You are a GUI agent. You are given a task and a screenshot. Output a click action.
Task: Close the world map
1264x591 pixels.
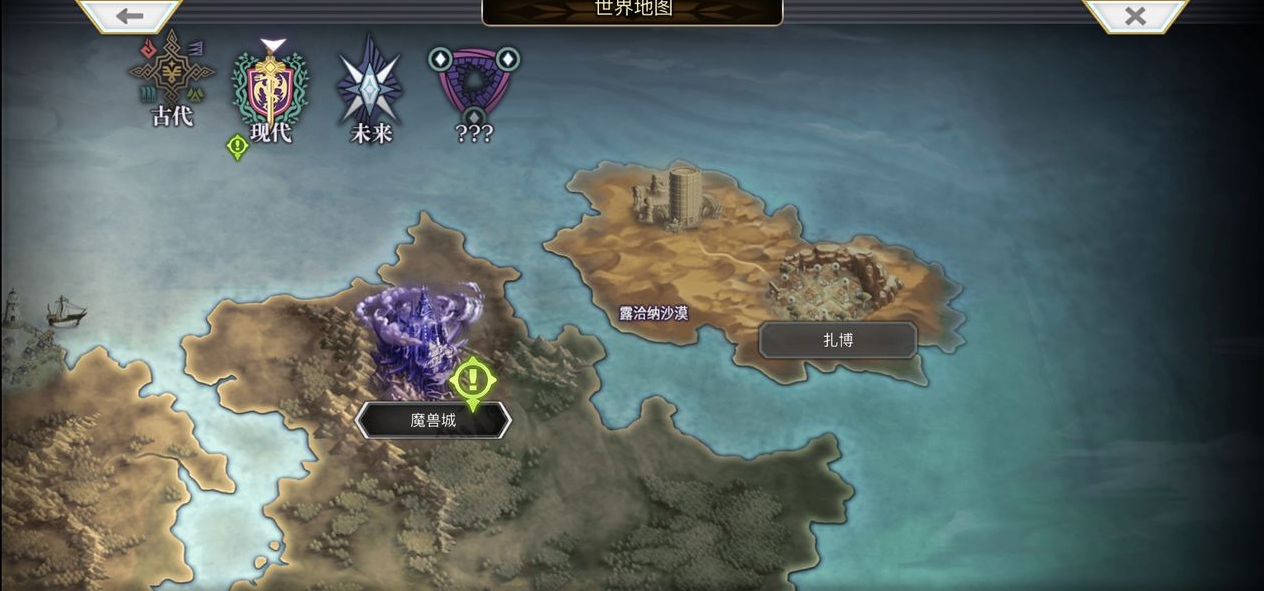pos(1134,15)
